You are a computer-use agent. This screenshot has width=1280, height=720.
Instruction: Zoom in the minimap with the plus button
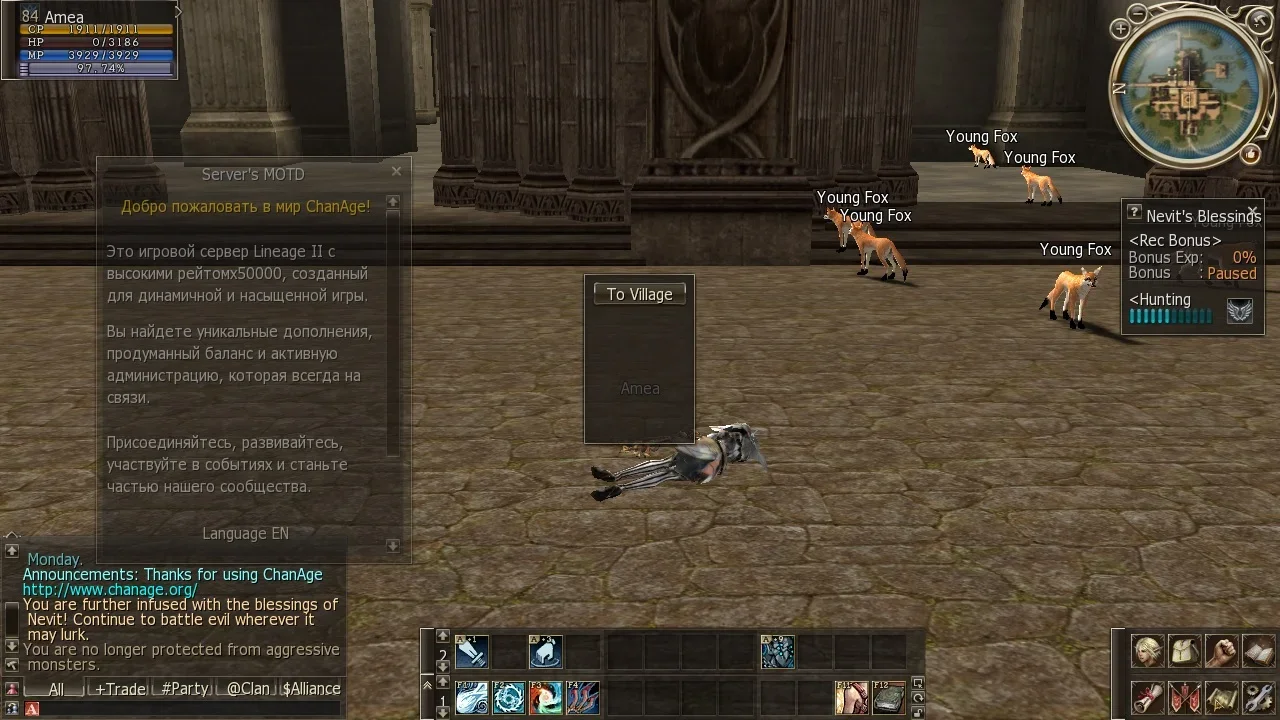point(1120,30)
